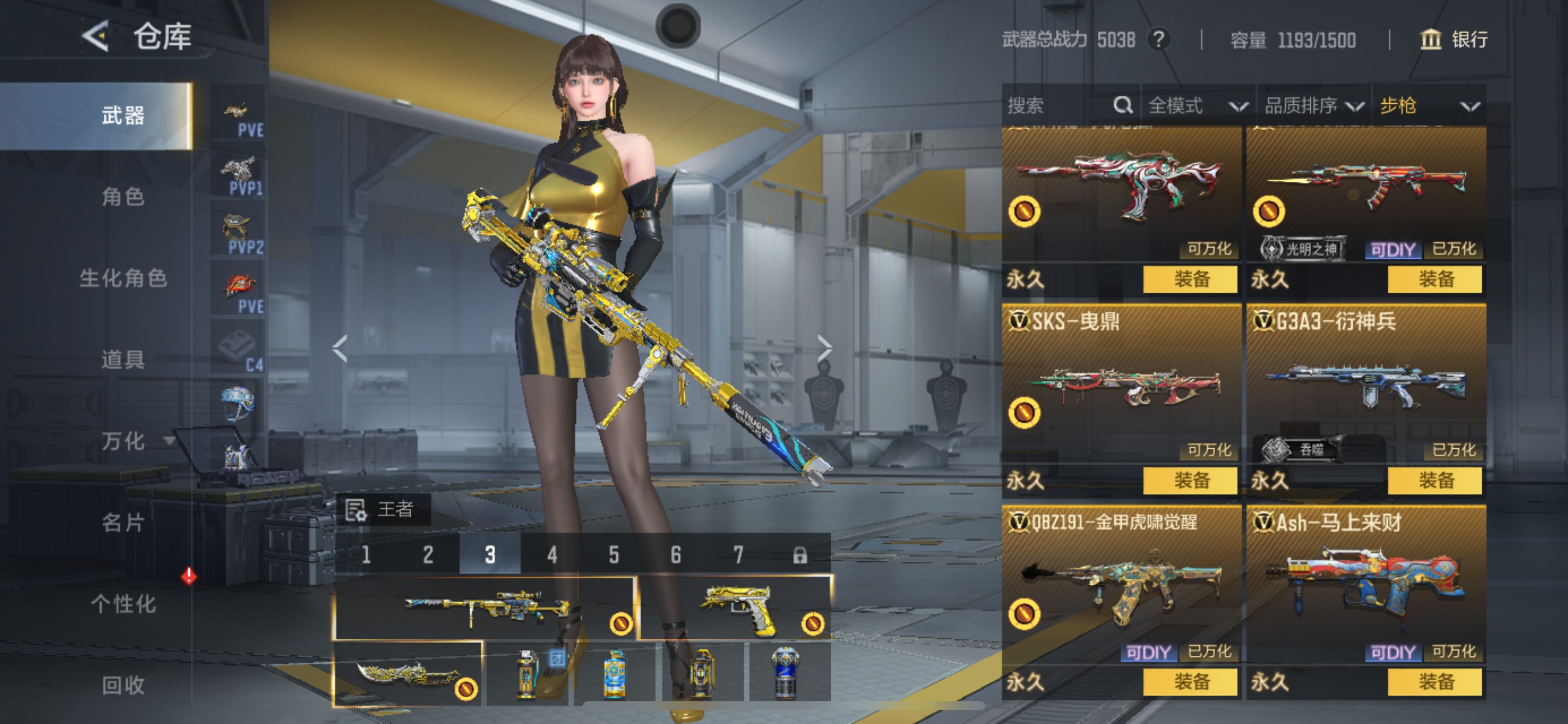This screenshot has width=1568, height=724.
Task: Equip the Ash-马上来财 rifle
Action: click(1434, 682)
